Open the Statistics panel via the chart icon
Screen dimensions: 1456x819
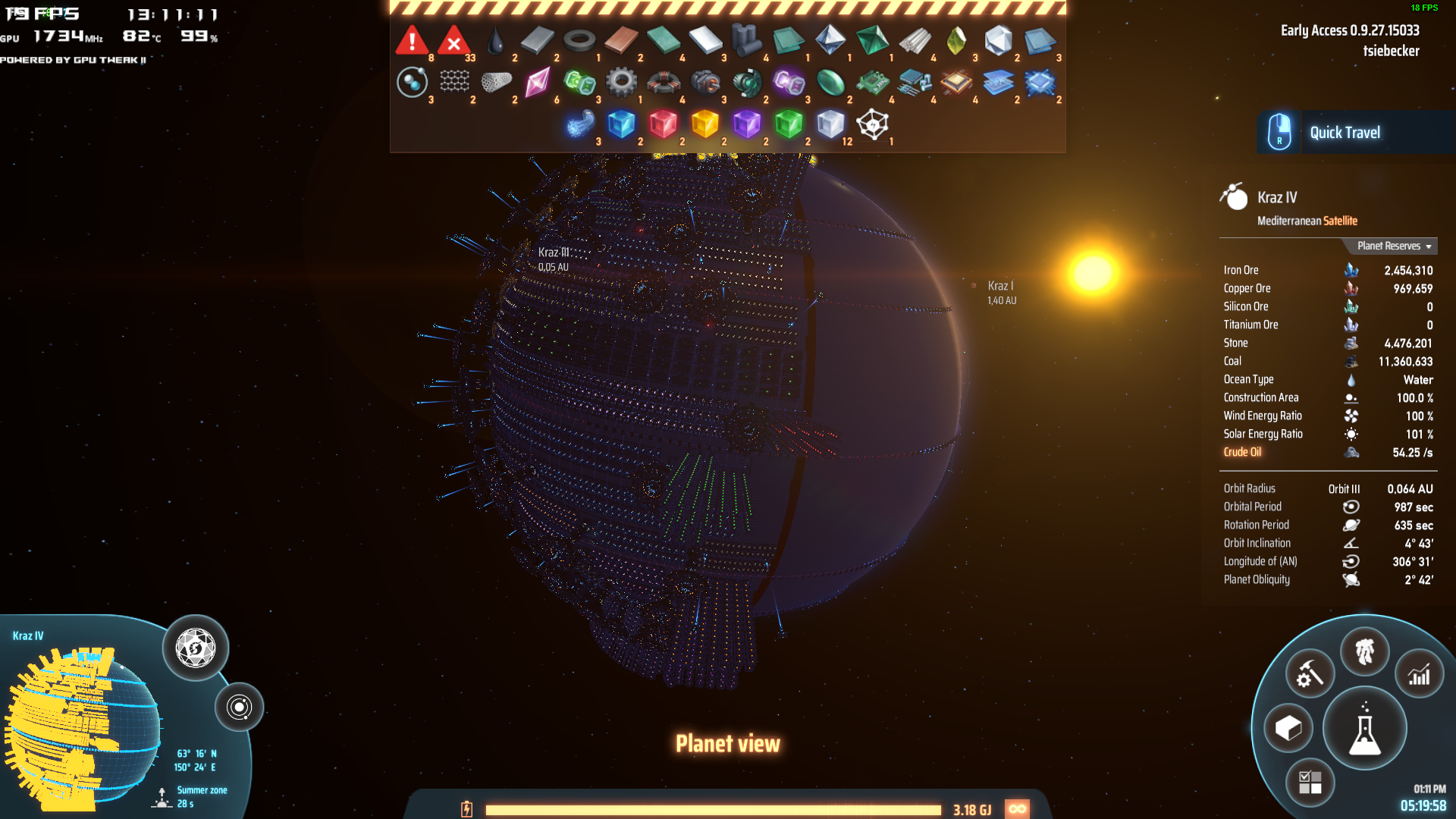(1420, 673)
